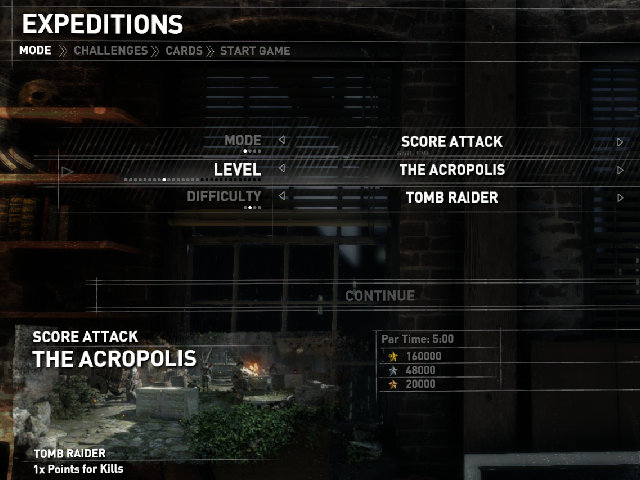Open the Challenges step in breadcrumb
The width and height of the screenshot is (640, 480).
coord(110,50)
